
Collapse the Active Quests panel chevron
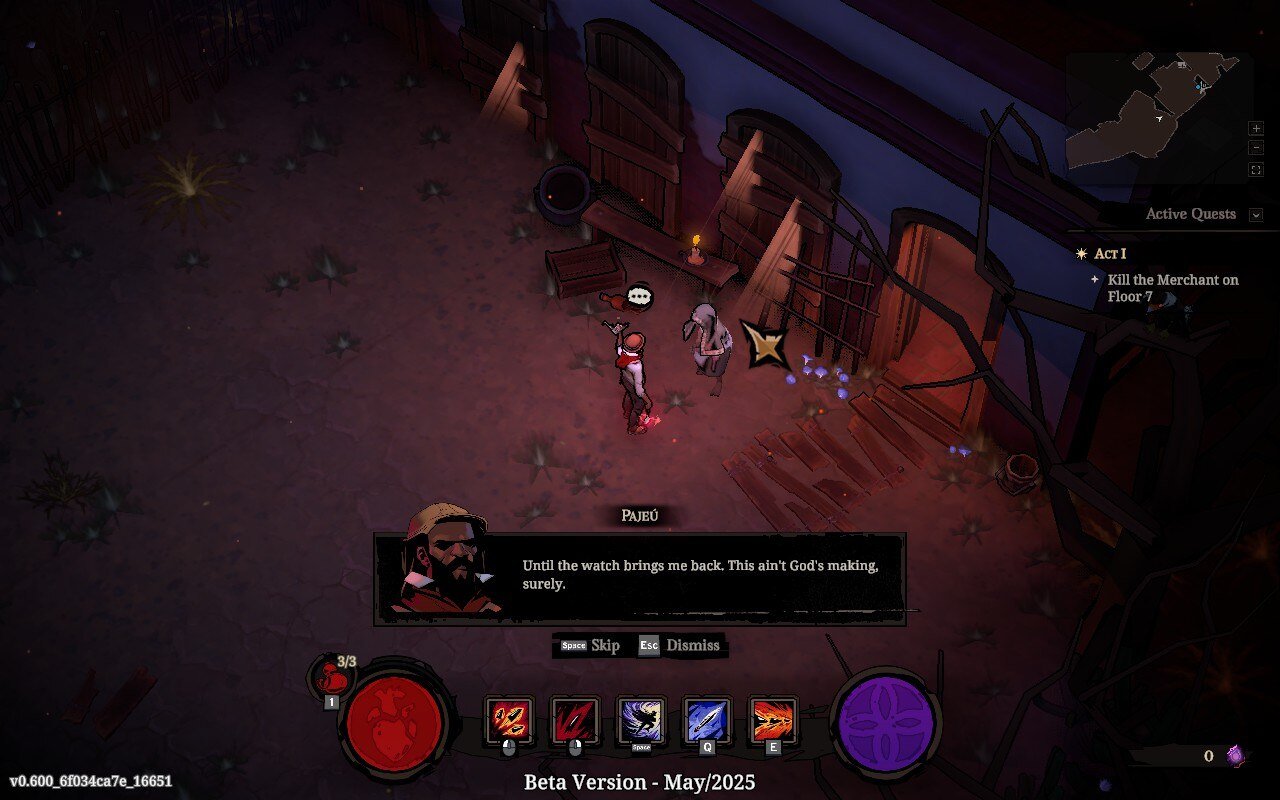(1254, 214)
